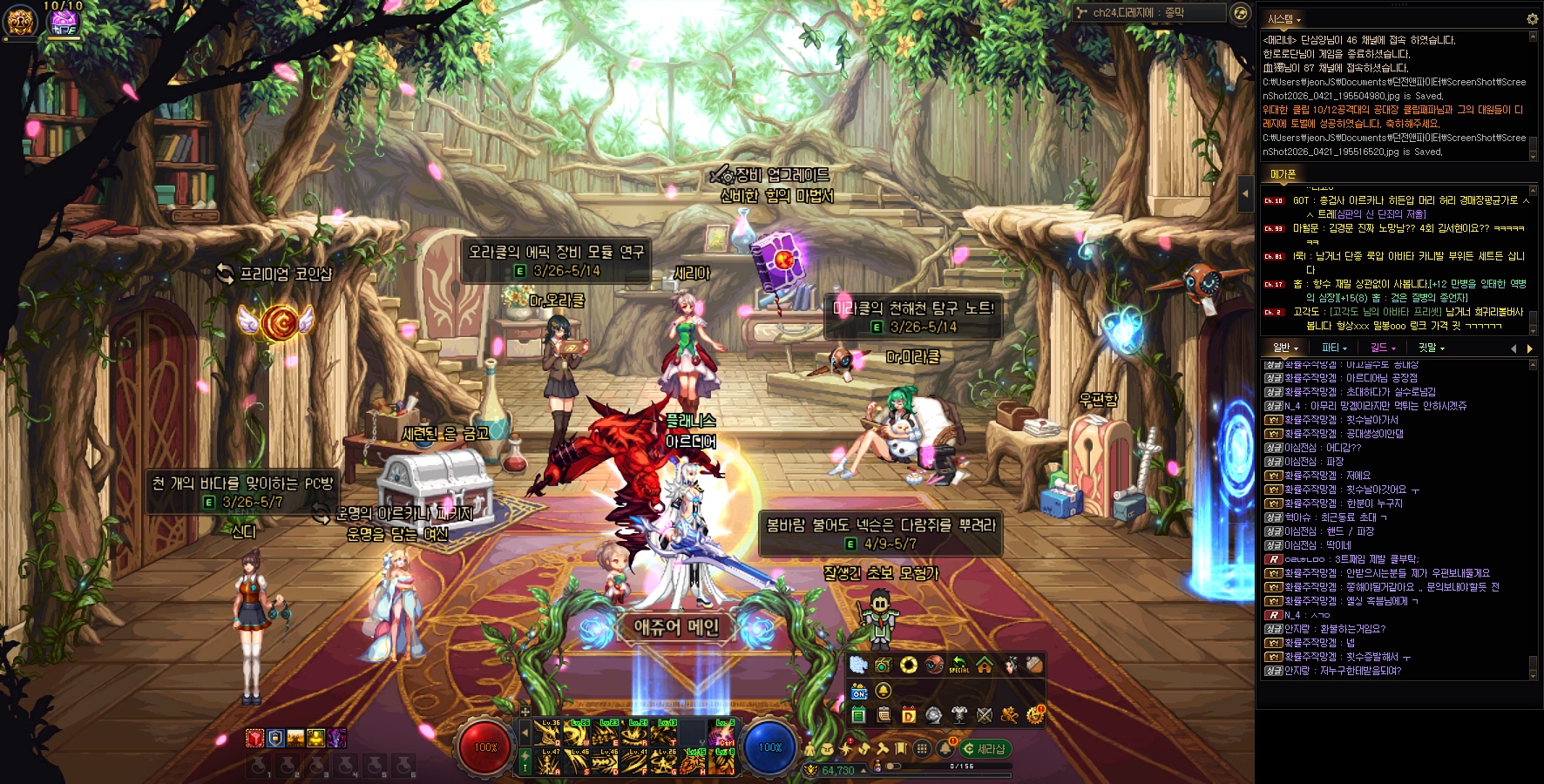Click the golden ring icon
Image resolution: width=1544 pixels, height=784 pixels.
click(x=909, y=666)
